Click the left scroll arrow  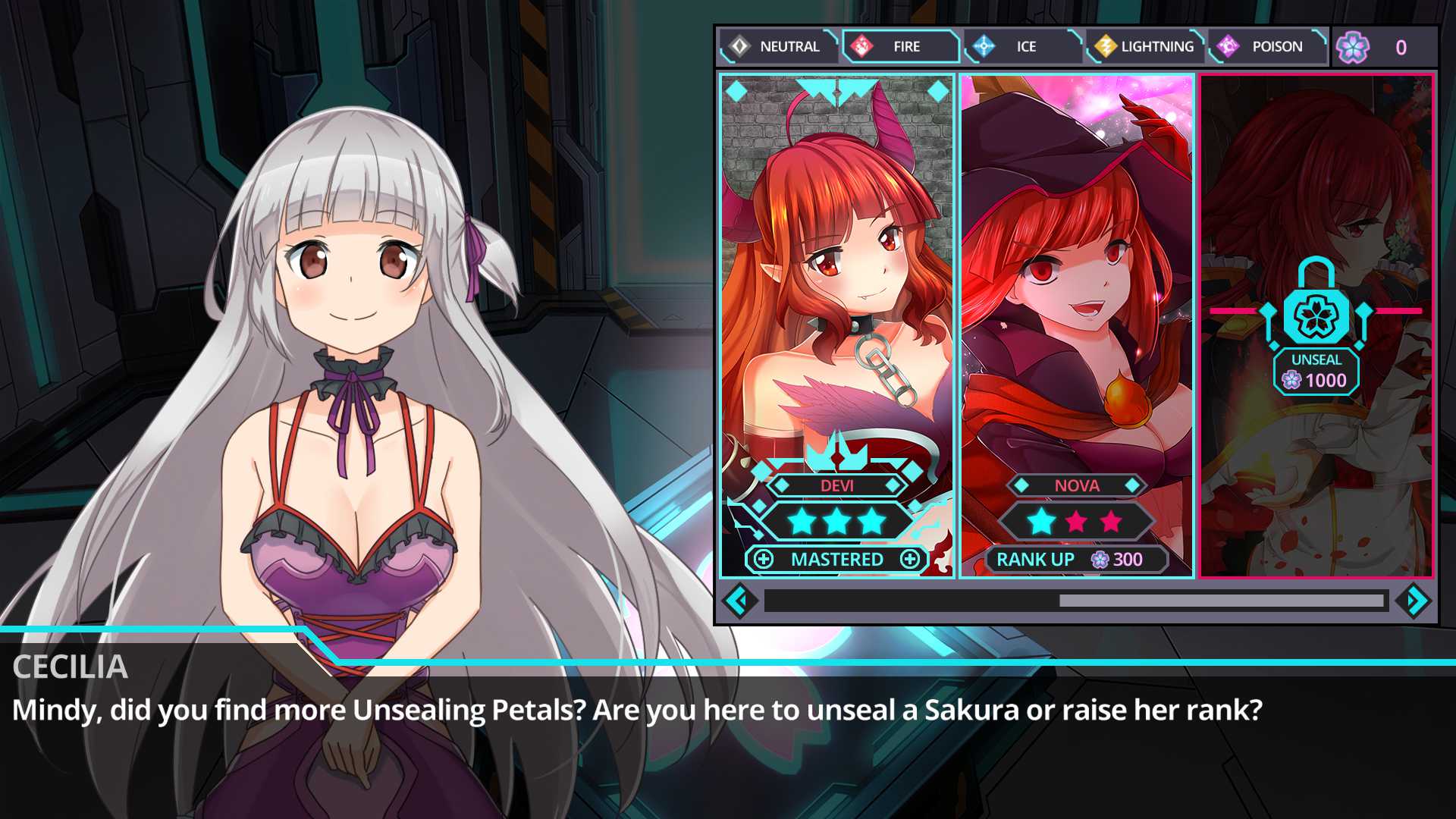click(739, 601)
